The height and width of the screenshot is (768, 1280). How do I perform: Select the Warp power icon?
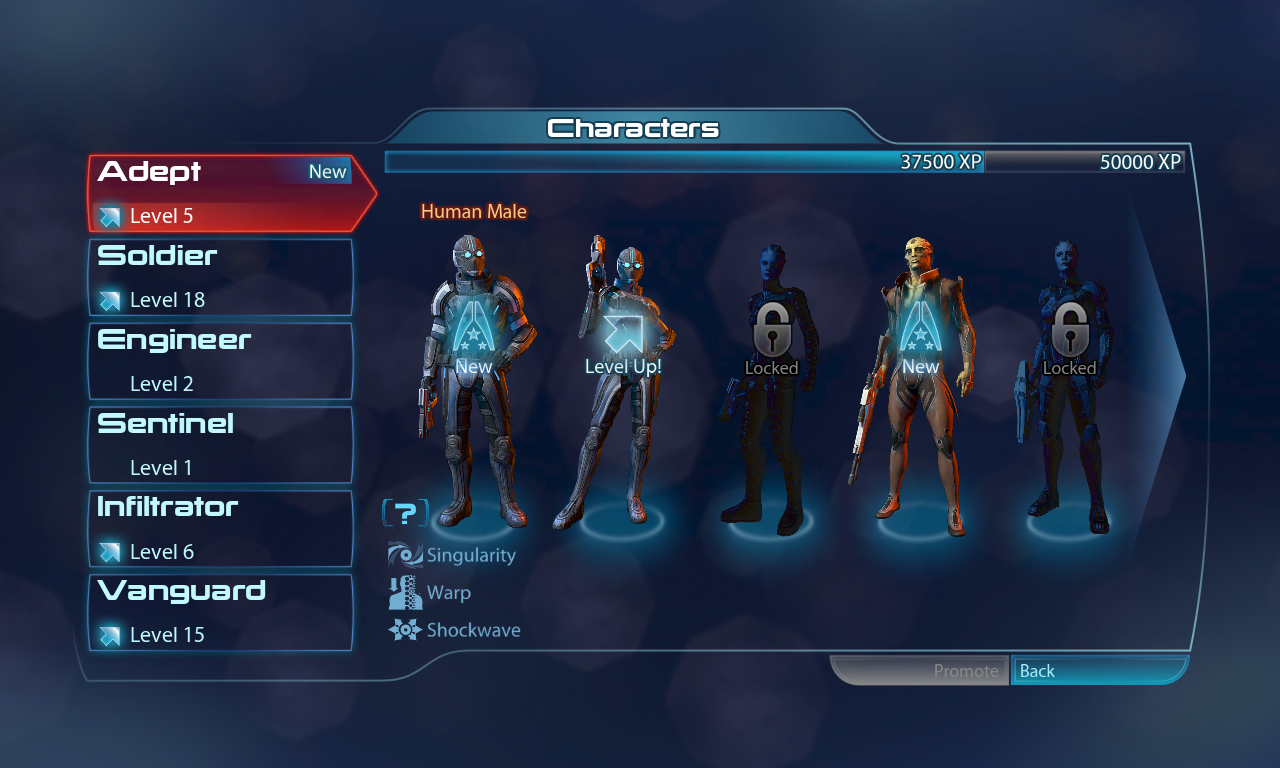point(403,592)
